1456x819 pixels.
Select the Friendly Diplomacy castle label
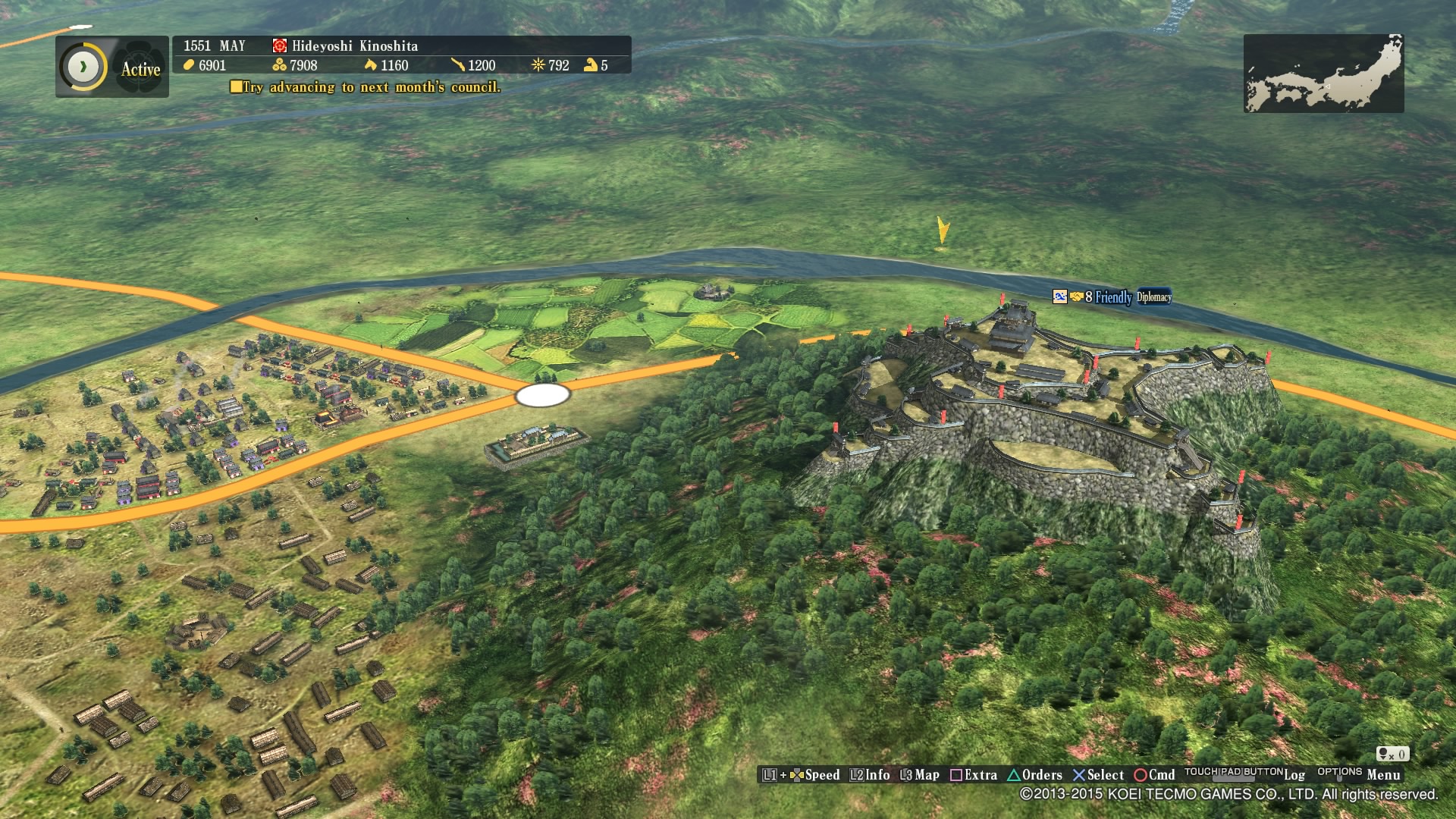click(1112, 297)
